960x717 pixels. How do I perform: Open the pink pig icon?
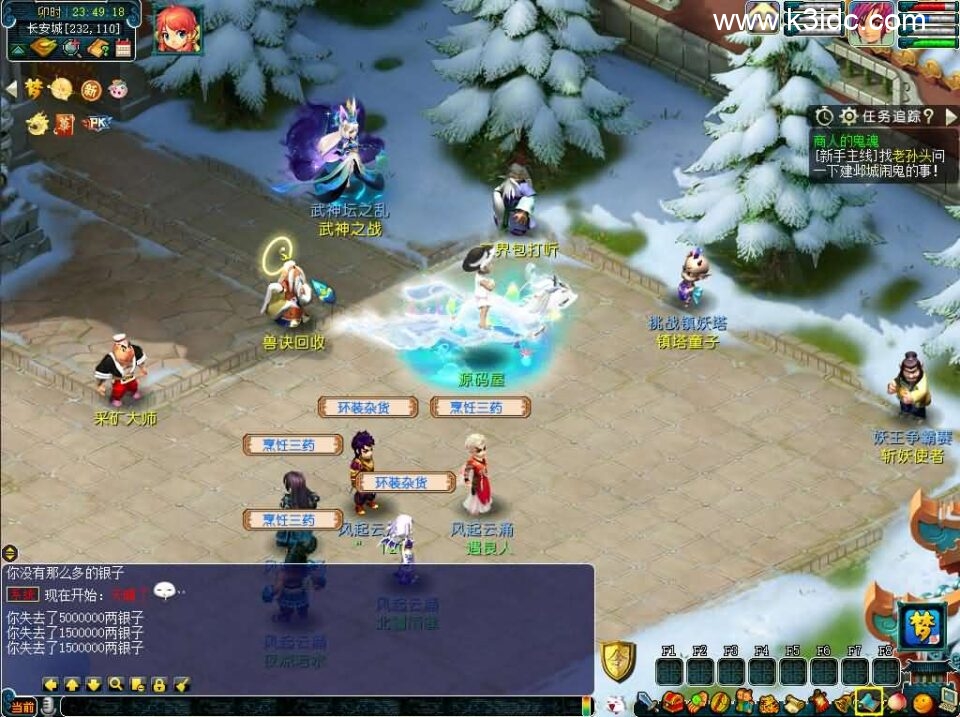click(118, 89)
